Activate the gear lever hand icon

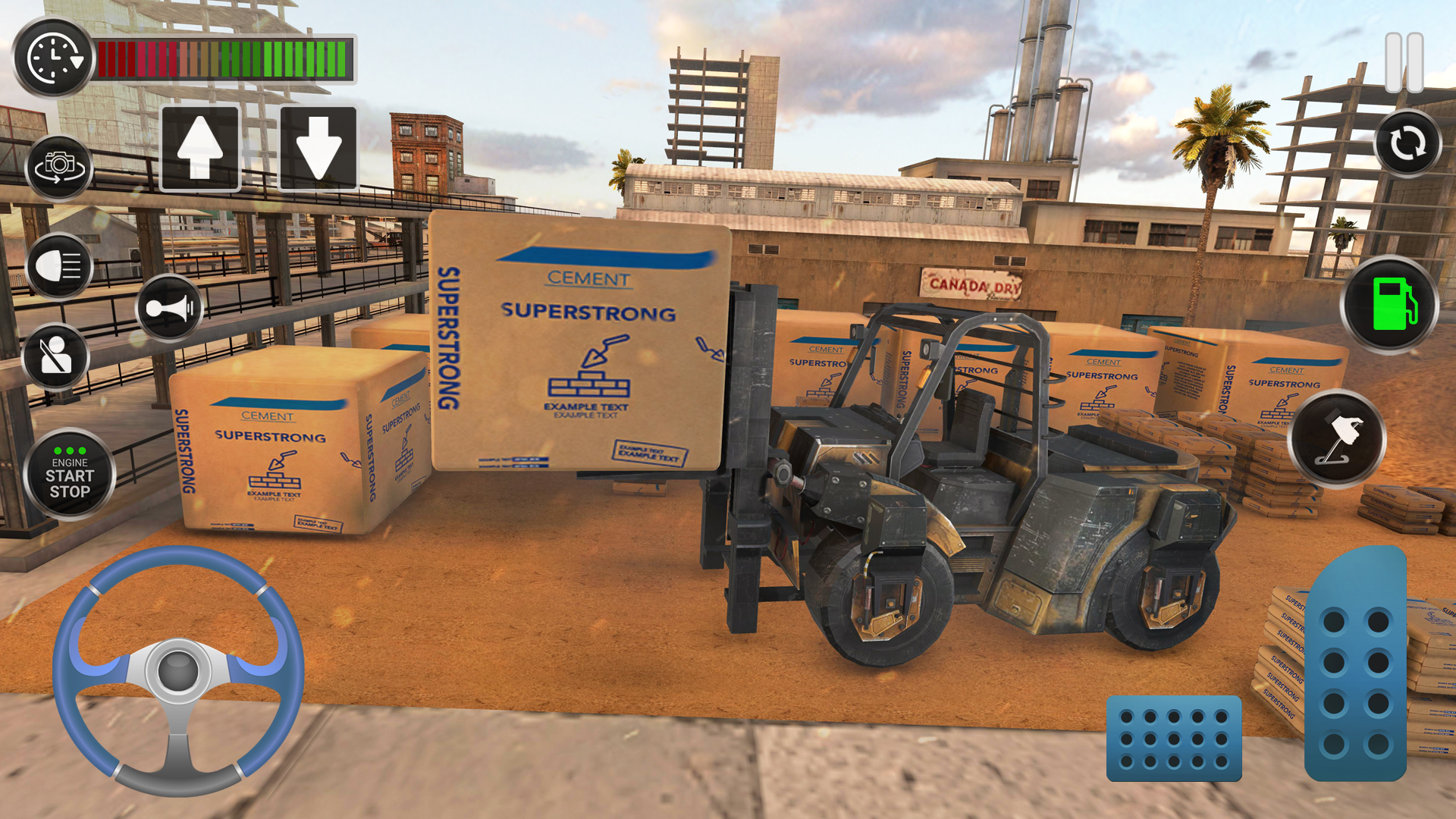pos(1337,438)
